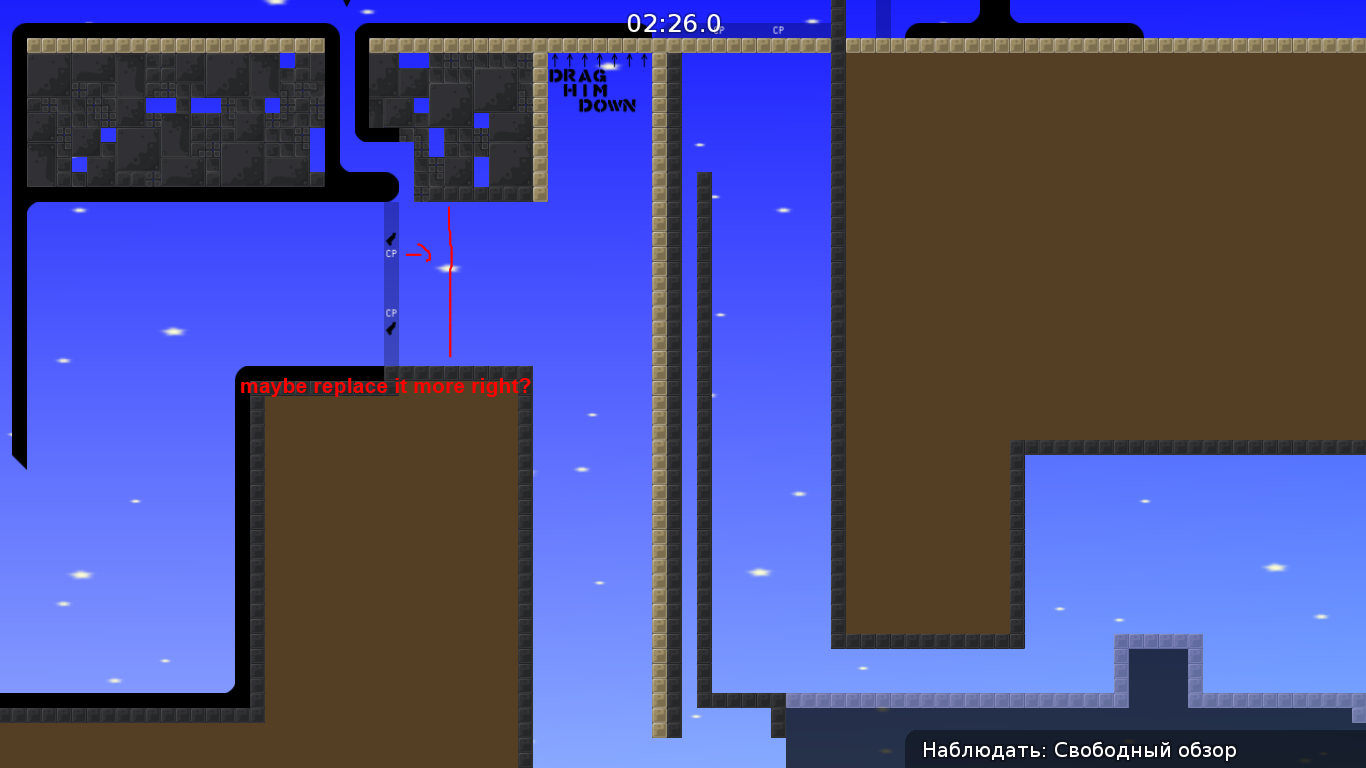Click the spectator bar labeled Свободный обзор
Screen dimensions: 1366x768
(x=1146, y=750)
